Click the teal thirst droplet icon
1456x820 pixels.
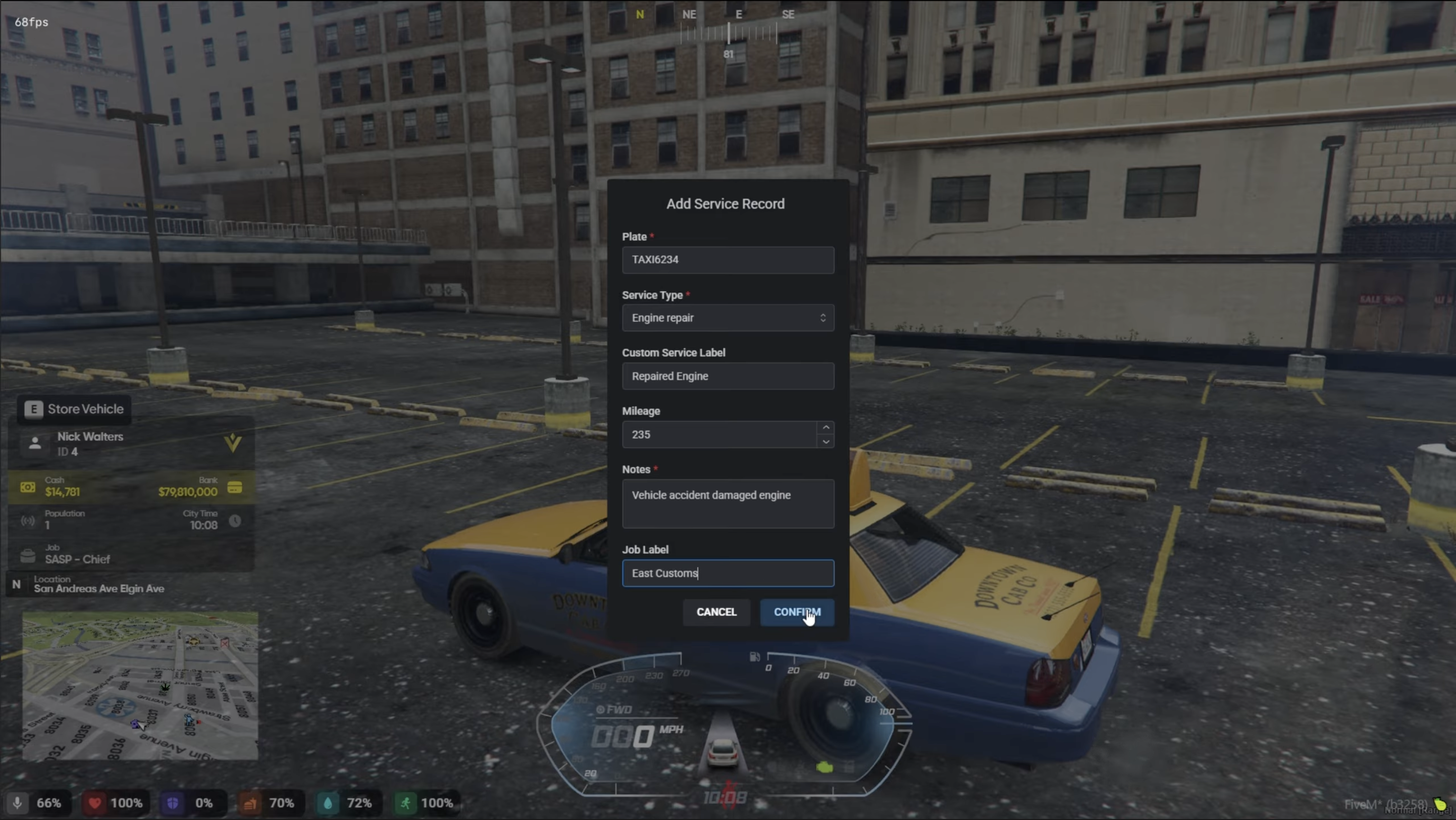tap(328, 803)
